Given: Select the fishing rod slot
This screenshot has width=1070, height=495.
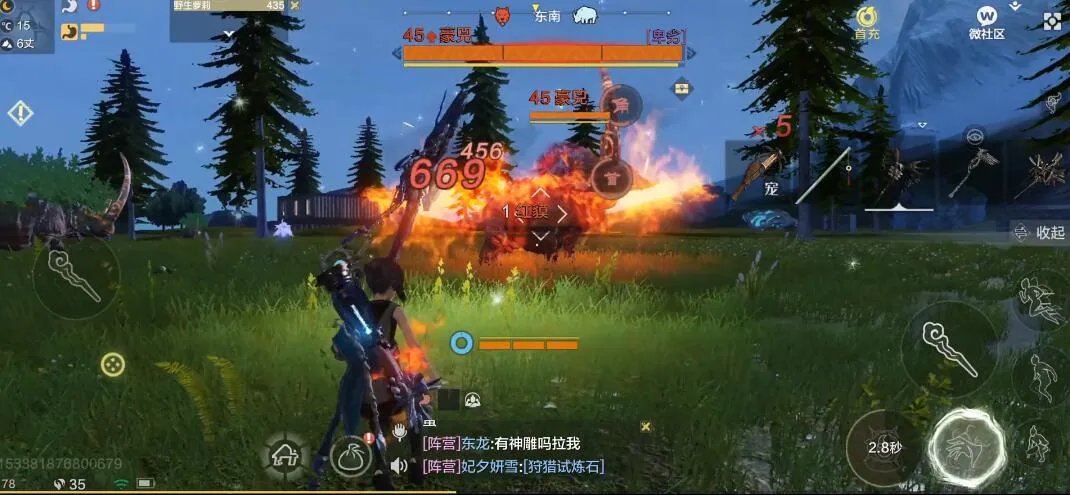Looking at the screenshot, I should (x=824, y=176).
